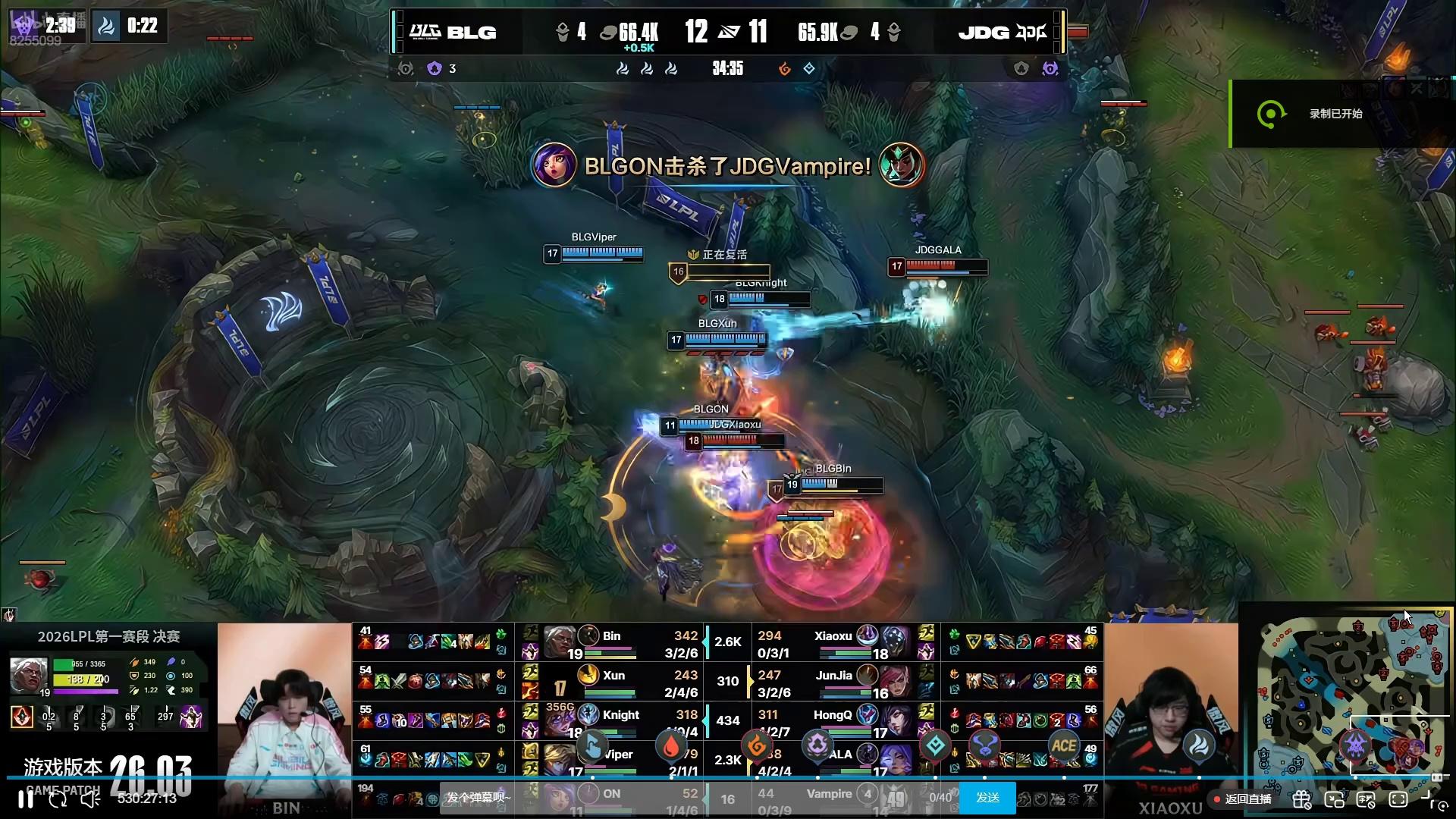
Task: Jump to the blue pointing hand timeline marker
Action: (592, 746)
